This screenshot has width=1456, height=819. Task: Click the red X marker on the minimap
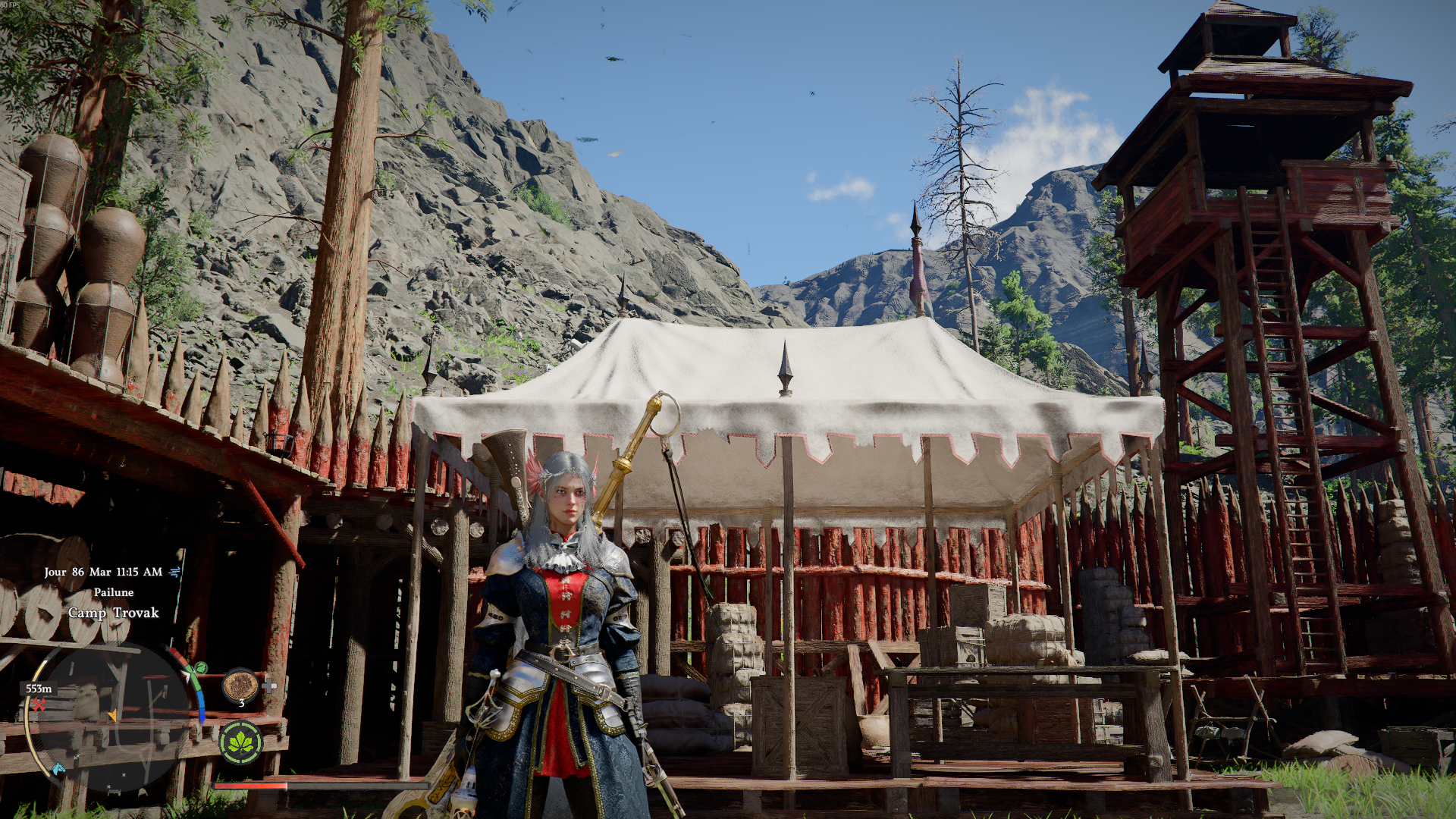coord(39,704)
